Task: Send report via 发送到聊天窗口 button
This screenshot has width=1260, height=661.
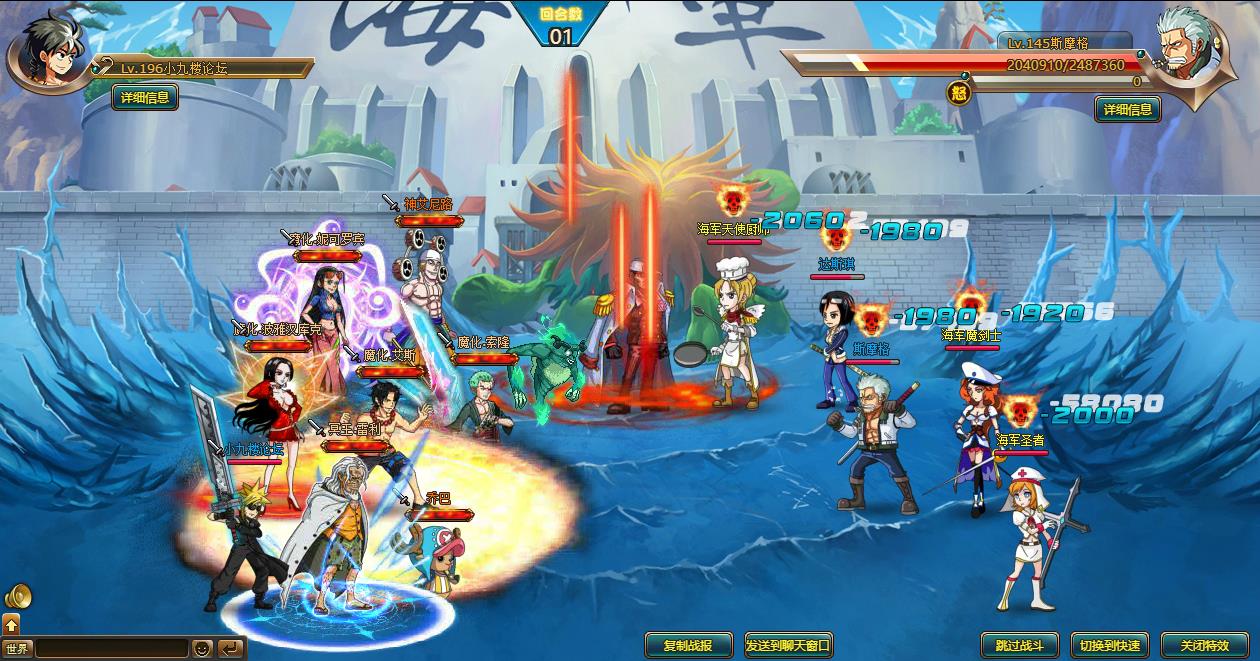Action: (788, 645)
